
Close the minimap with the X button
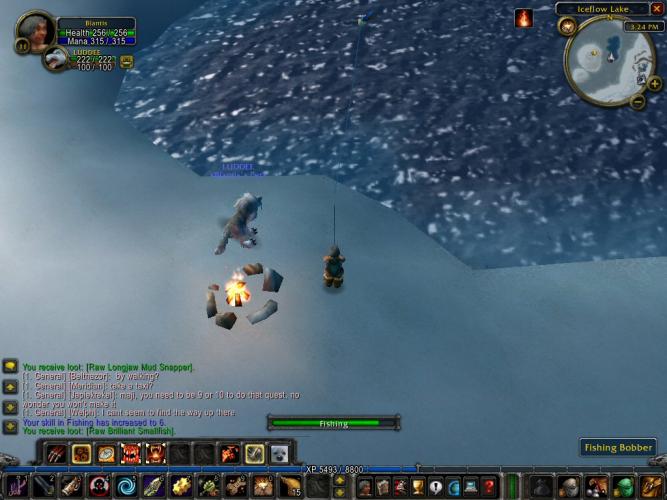click(x=656, y=9)
